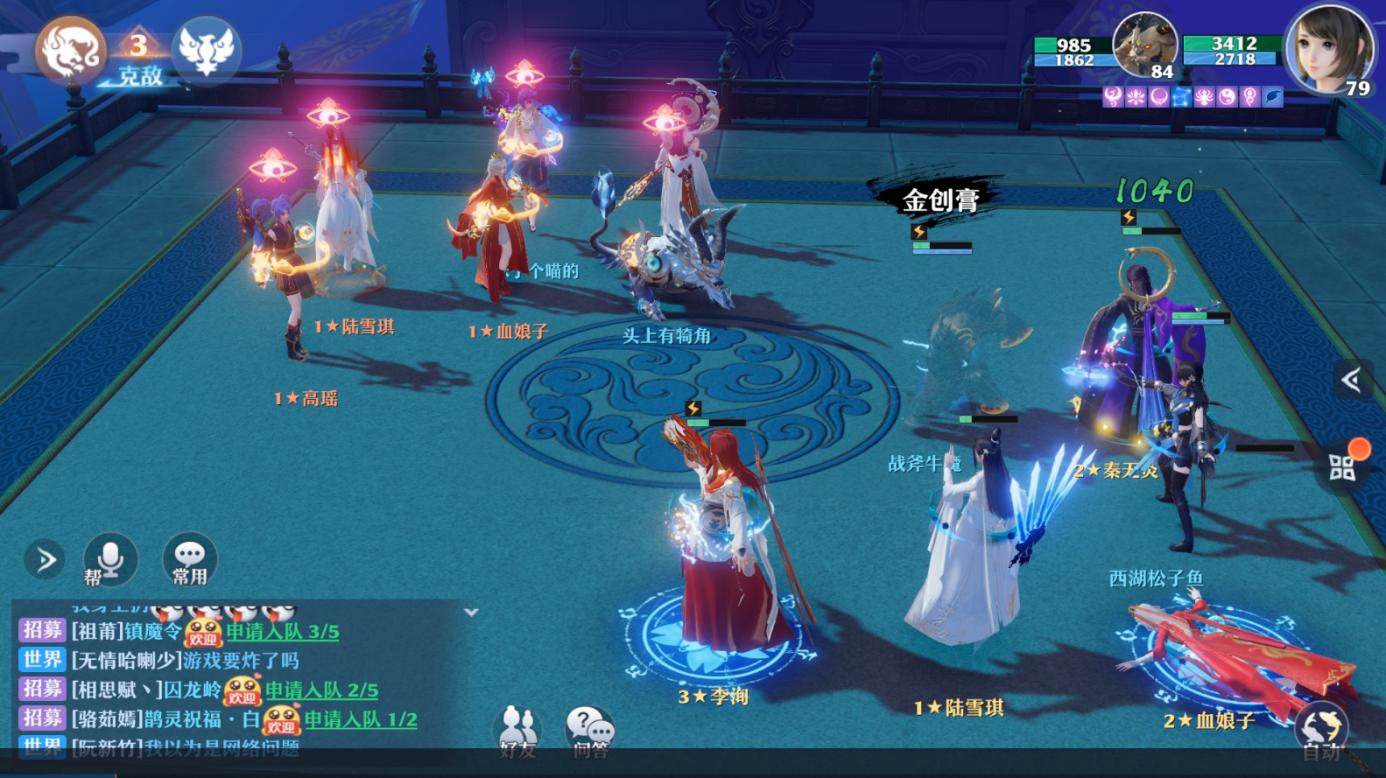Click the small down arrow above chat
Image resolution: width=1386 pixels, height=778 pixels.
(x=471, y=612)
